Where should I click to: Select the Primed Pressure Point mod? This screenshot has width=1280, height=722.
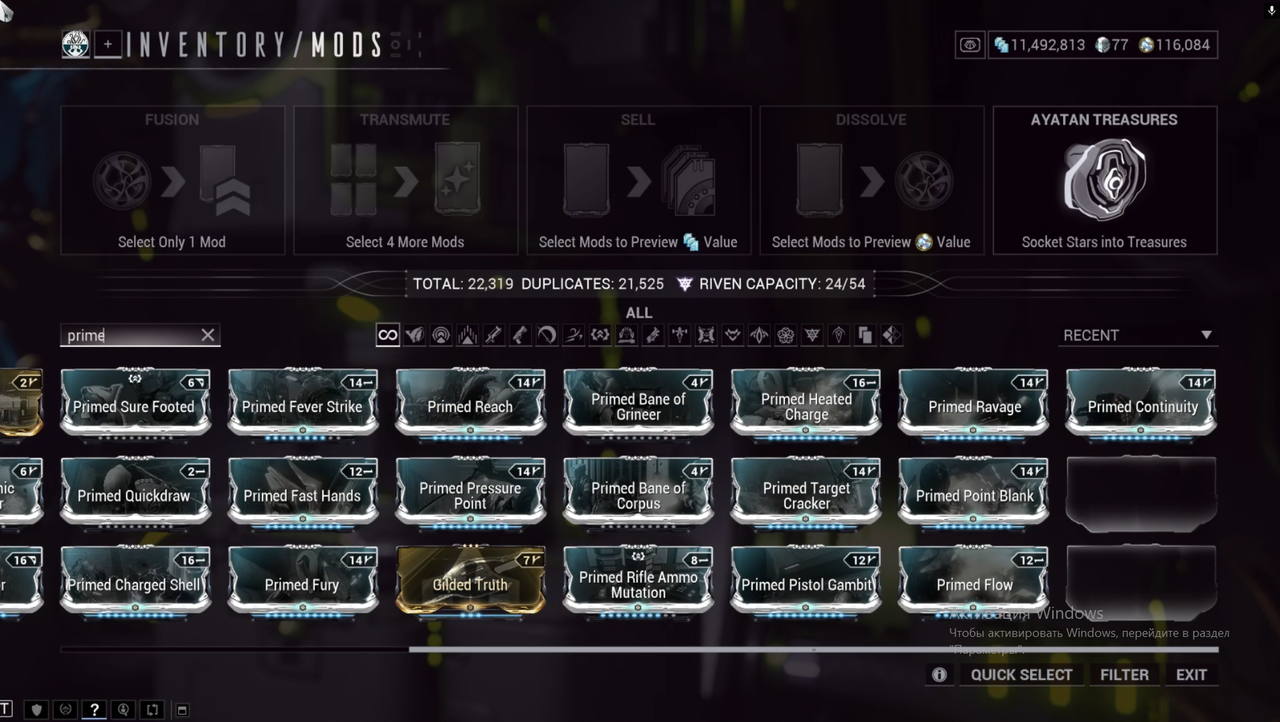point(470,492)
